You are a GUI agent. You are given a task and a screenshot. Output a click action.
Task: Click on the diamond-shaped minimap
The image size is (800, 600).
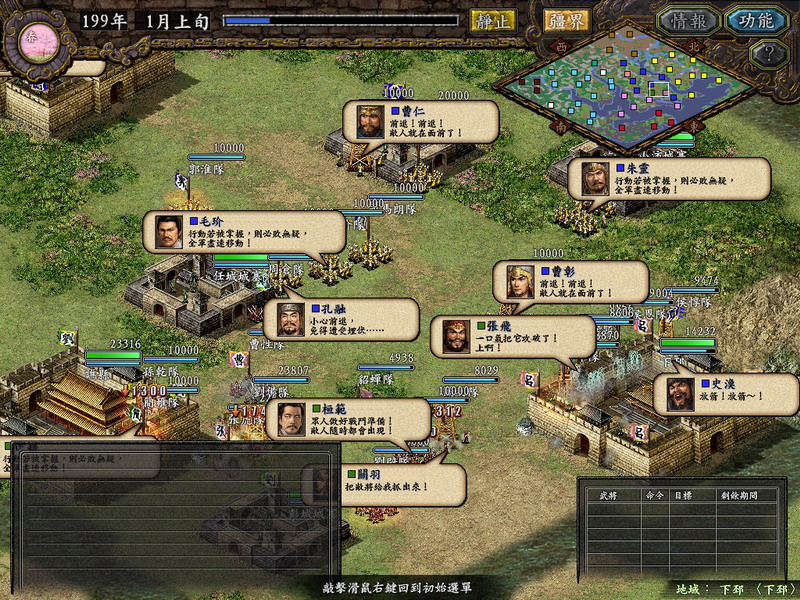(x=627, y=87)
